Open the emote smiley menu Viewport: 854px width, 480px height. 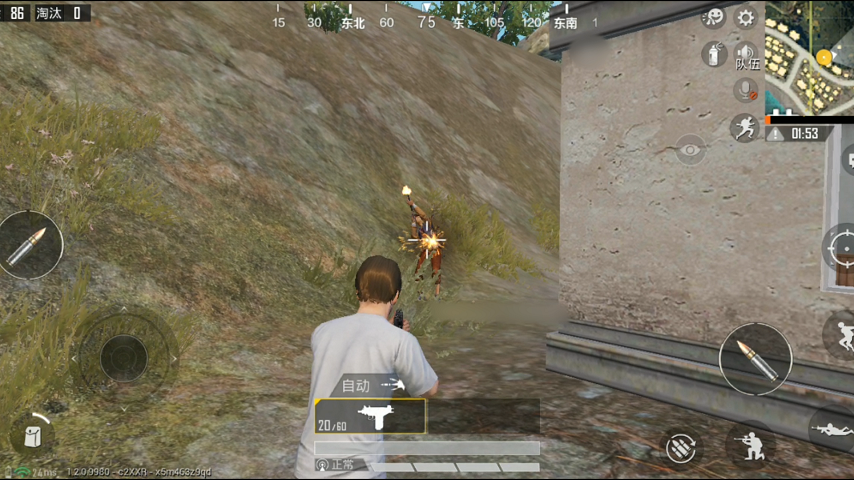click(x=714, y=17)
